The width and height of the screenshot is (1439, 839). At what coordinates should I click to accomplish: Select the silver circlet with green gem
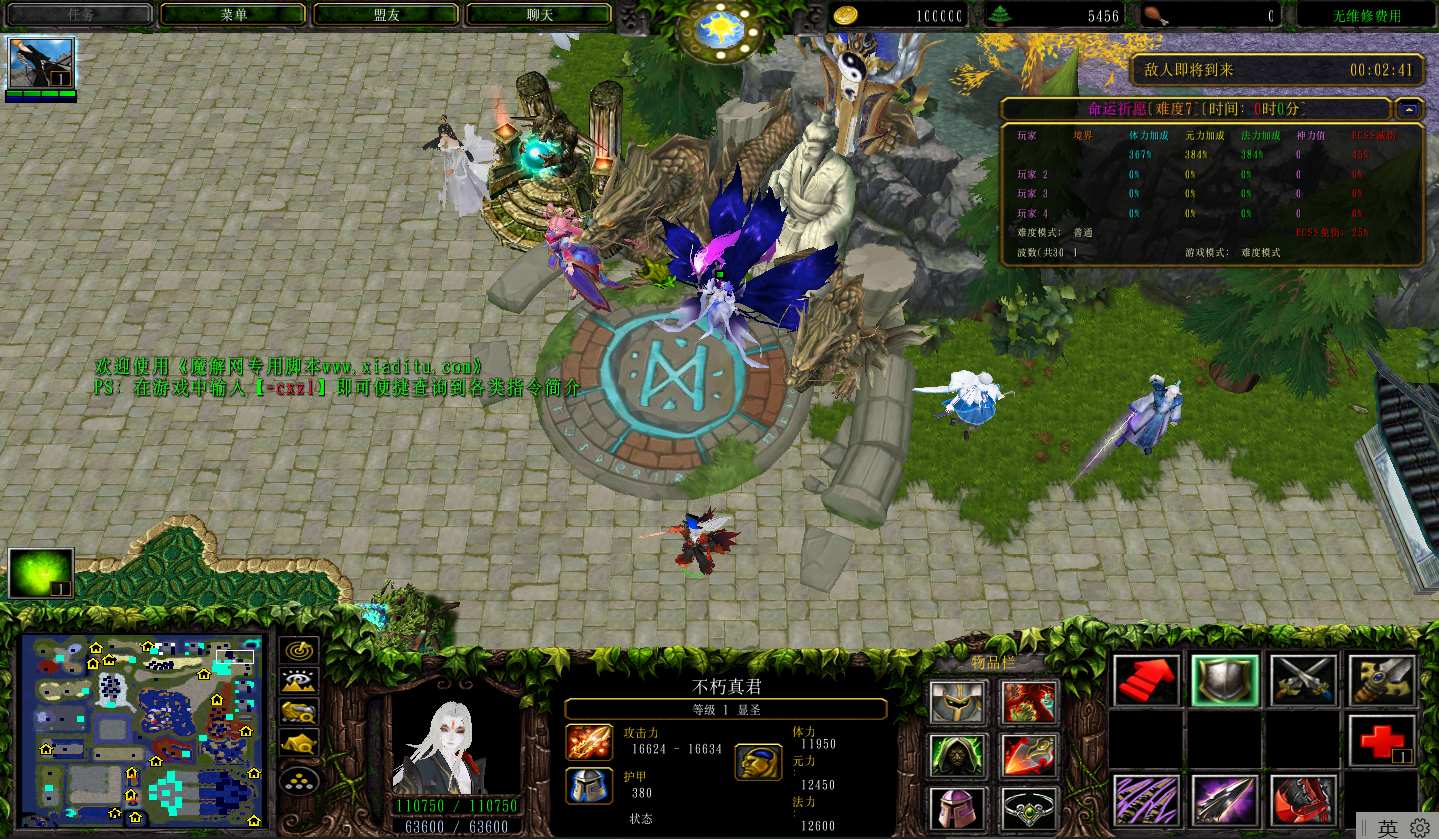pyautogui.click(x=1029, y=806)
